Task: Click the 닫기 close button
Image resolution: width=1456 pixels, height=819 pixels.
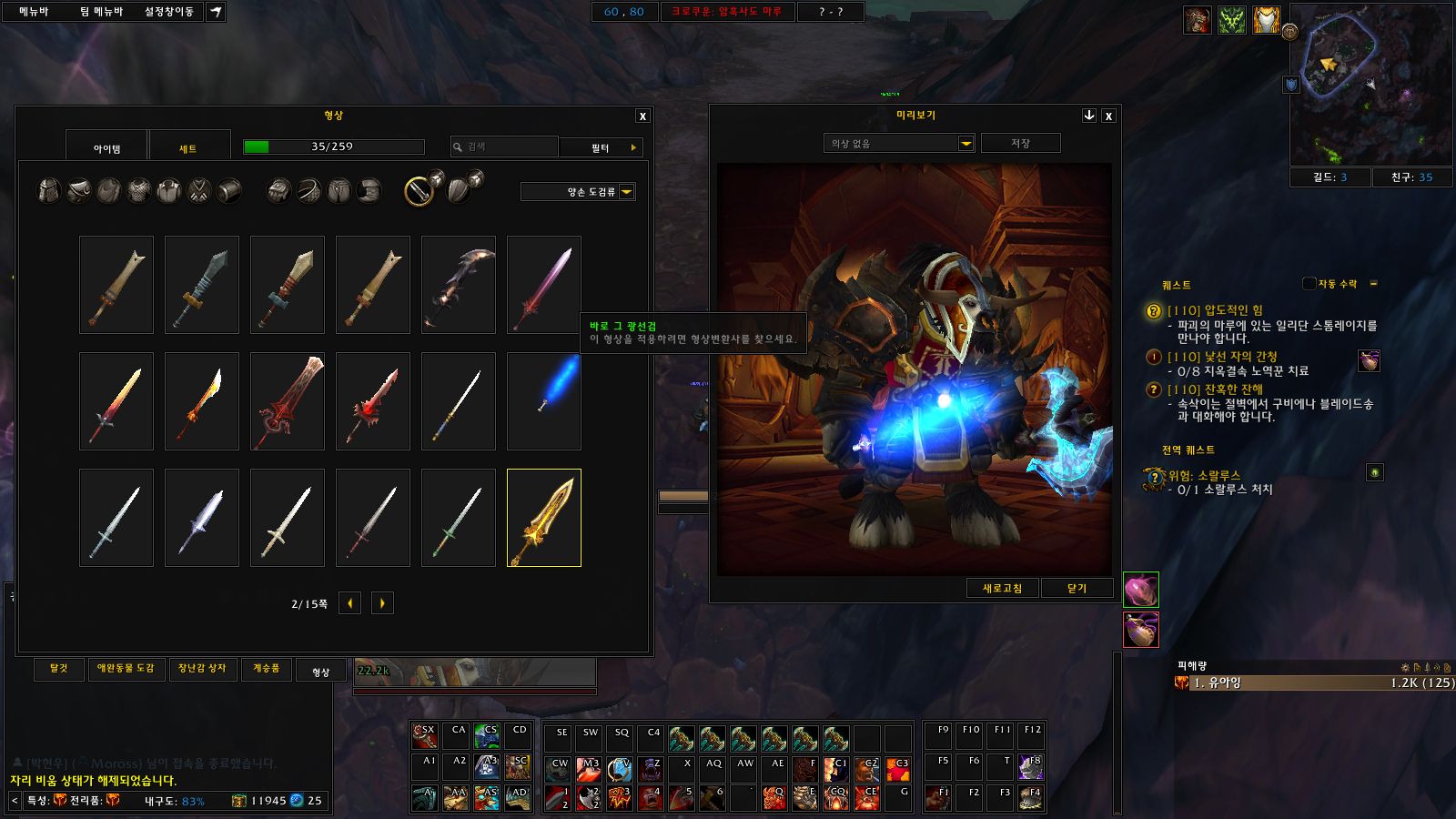Action: 1077,589
